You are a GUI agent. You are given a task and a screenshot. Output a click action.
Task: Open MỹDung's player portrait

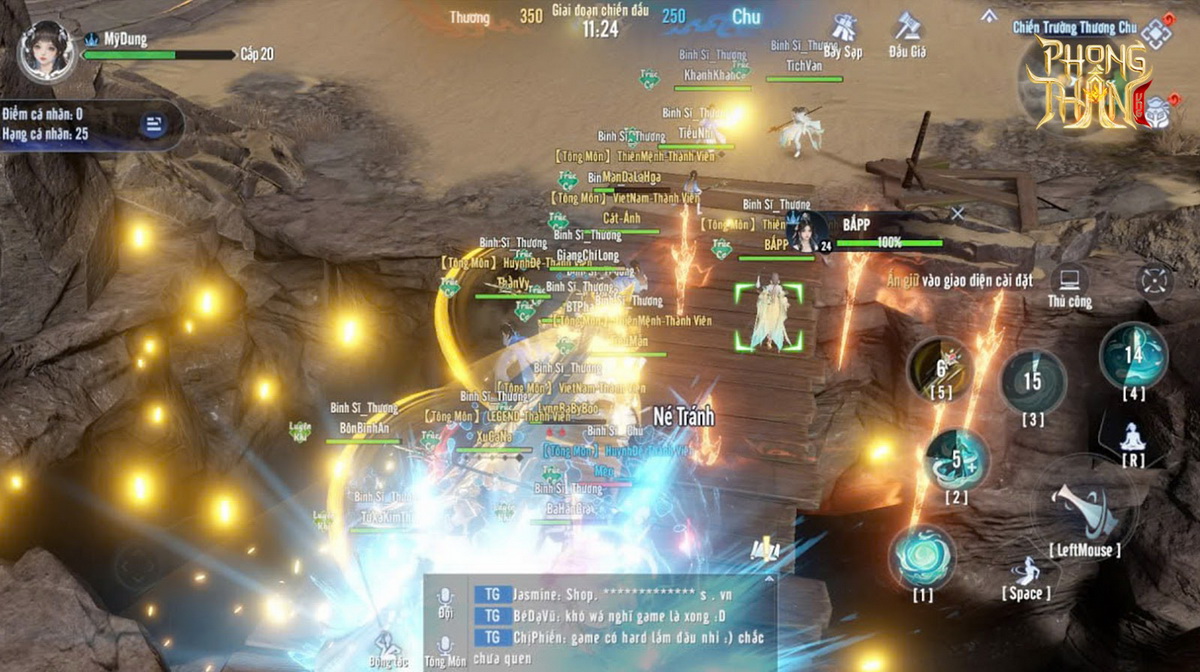(x=45, y=50)
